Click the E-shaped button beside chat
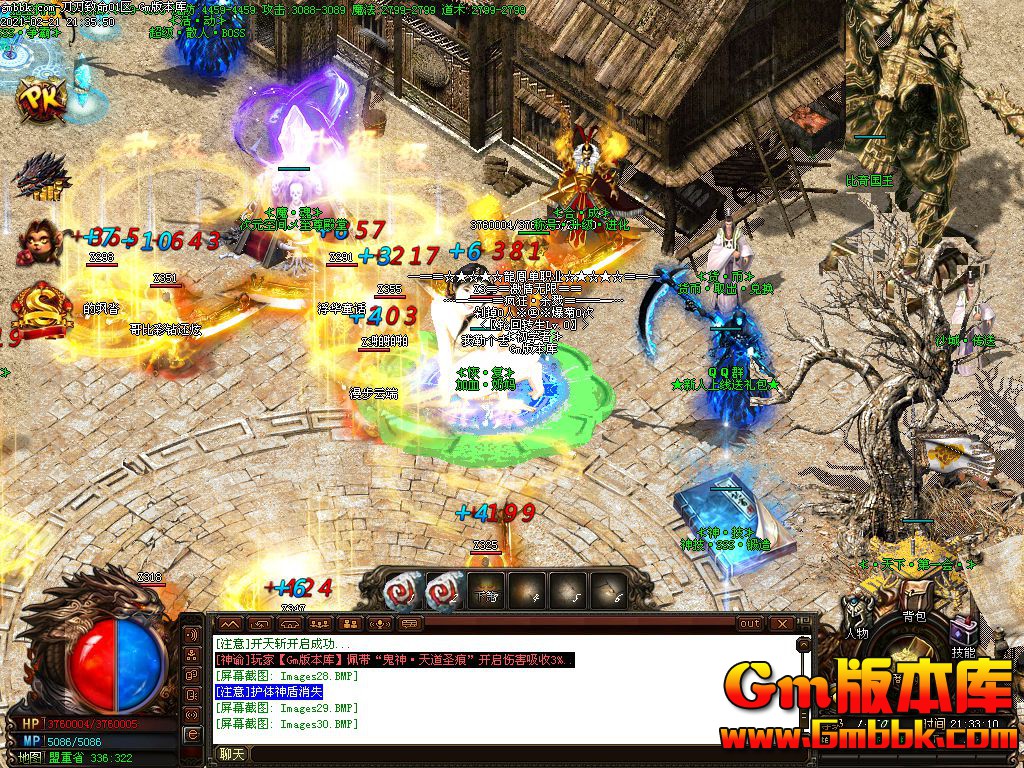The height and width of the screenshot is (768, 1024). pyautogui.click(x=192, y=735)
